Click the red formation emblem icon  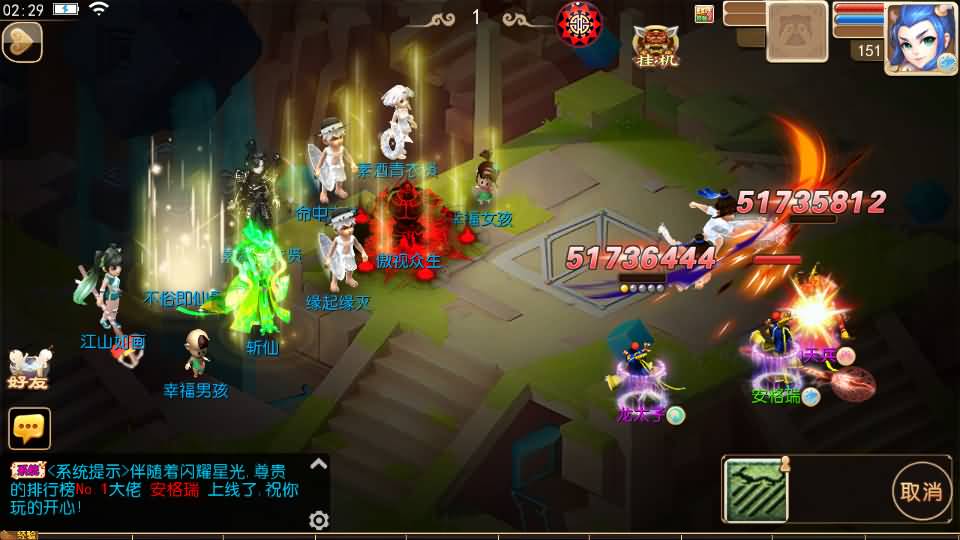click(578, 20)
